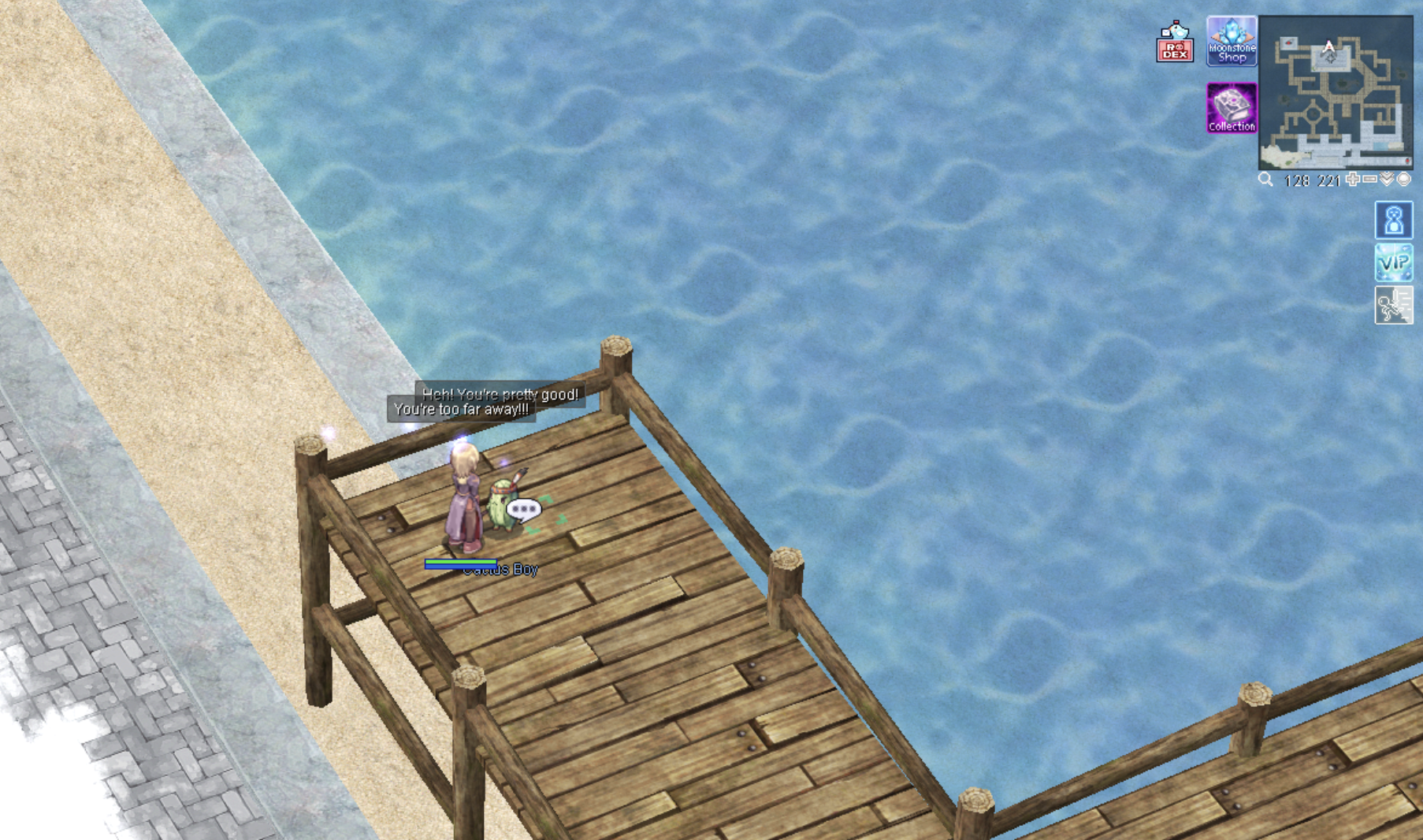Open the RODEX mailbox icon

[1175, 42]
